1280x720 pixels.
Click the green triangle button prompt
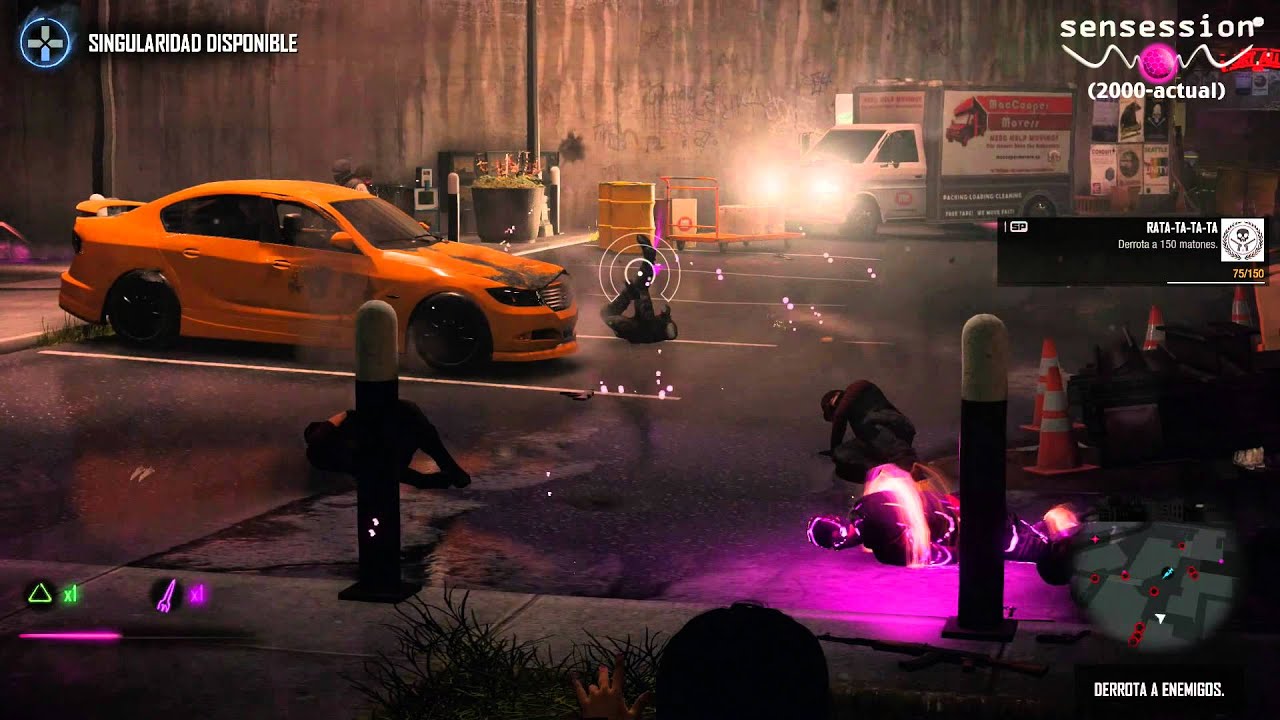pos(40,592)
